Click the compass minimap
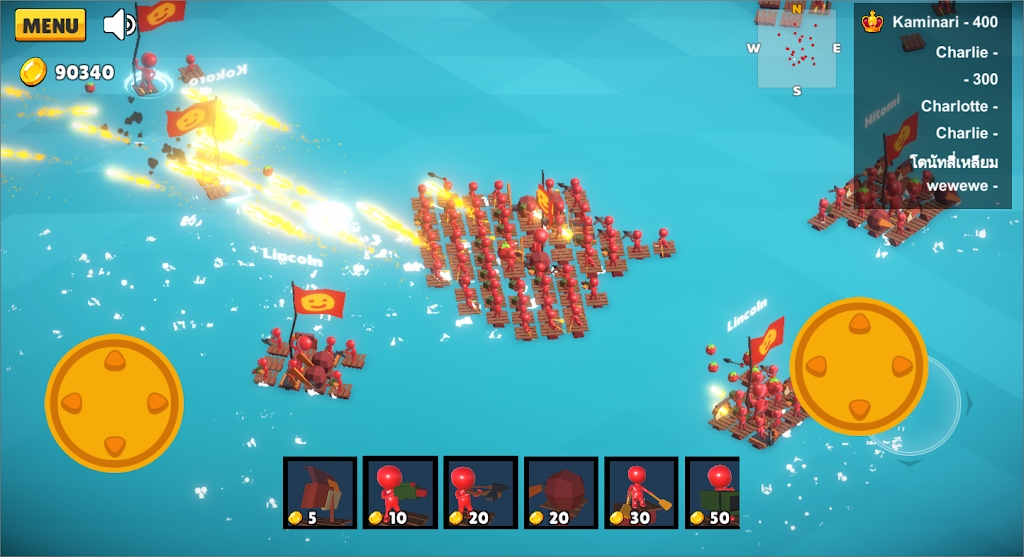 (796, 48)
